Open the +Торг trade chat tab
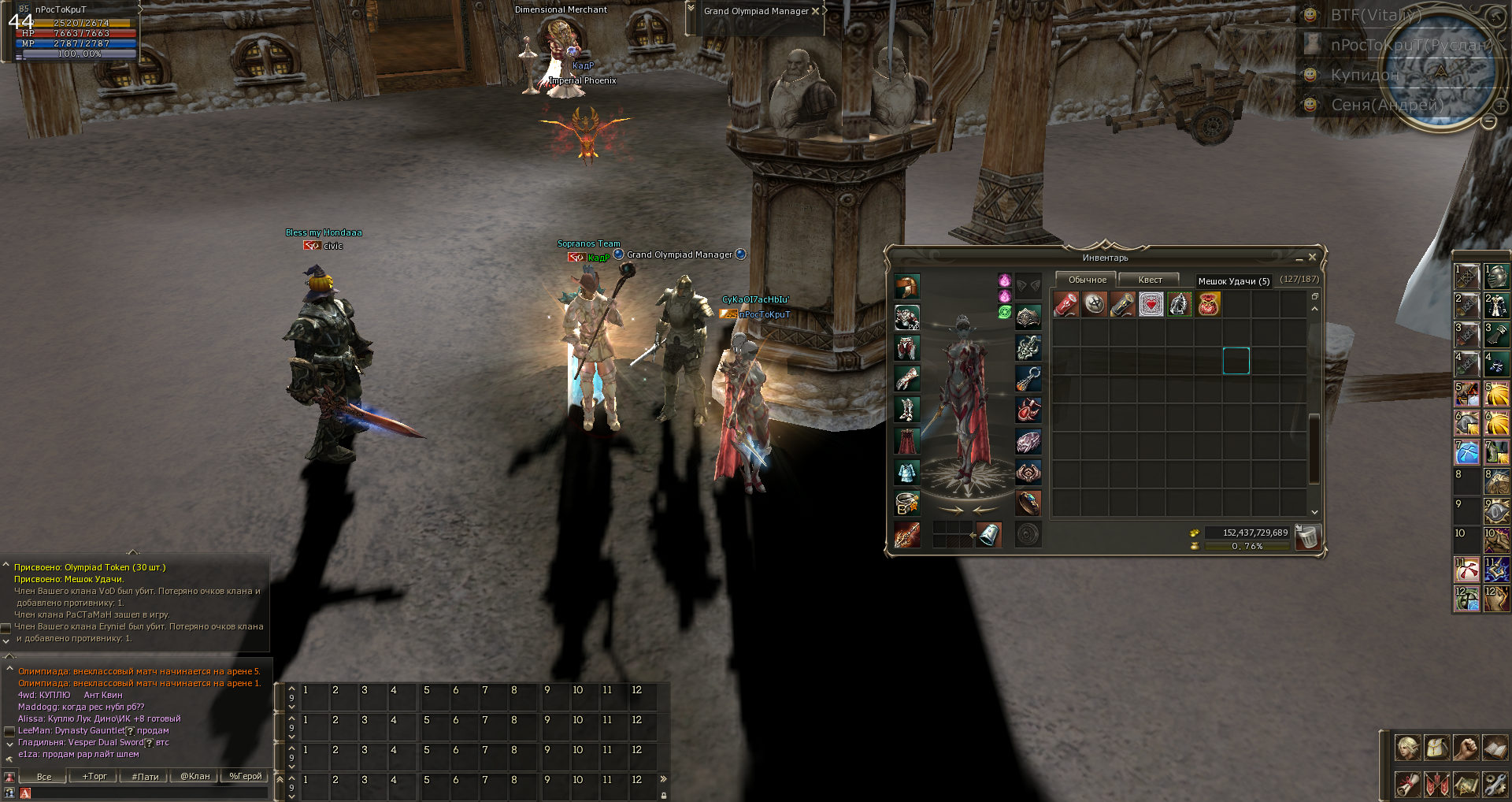The width and height of the screenshot is (1512, 802). 94,776
